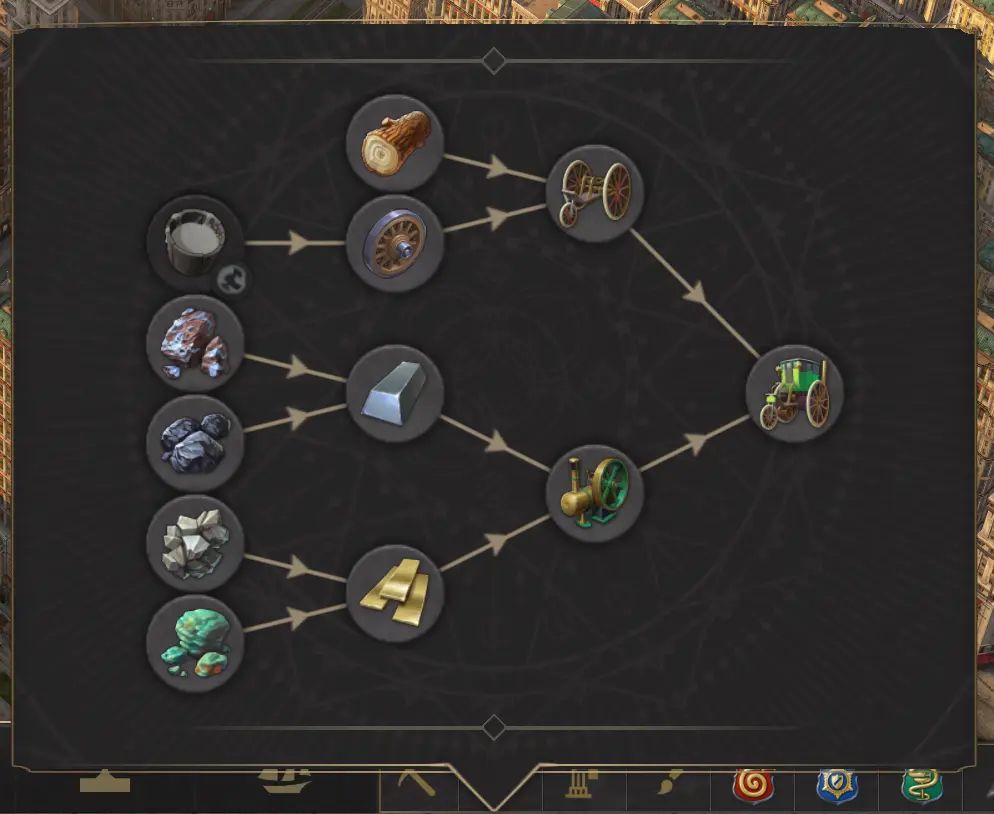Select the iron ore icon
The image size is (994, 814).
pos(195,343)
